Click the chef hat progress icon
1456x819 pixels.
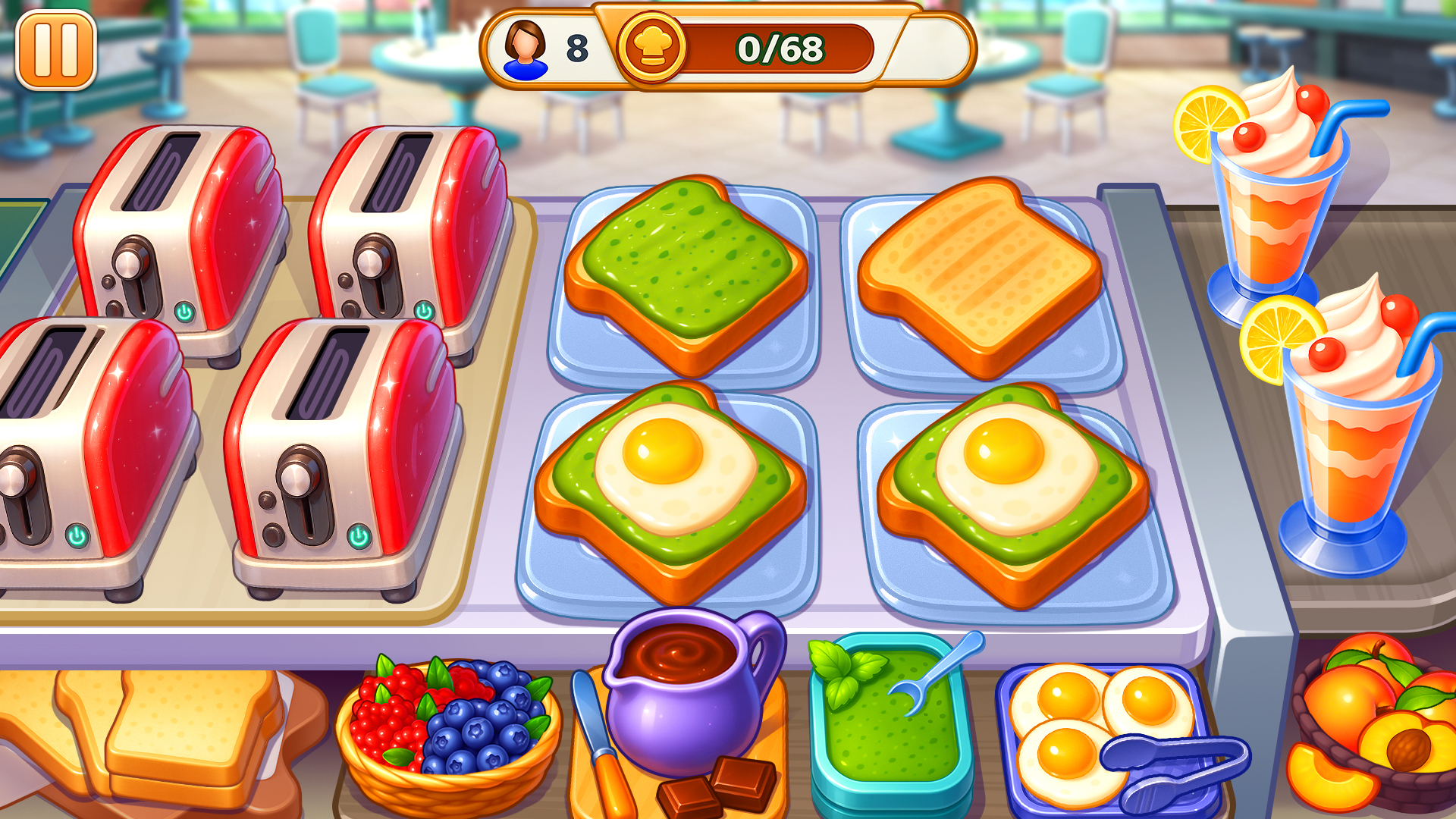pyautogui.click(x=654, y=49)
